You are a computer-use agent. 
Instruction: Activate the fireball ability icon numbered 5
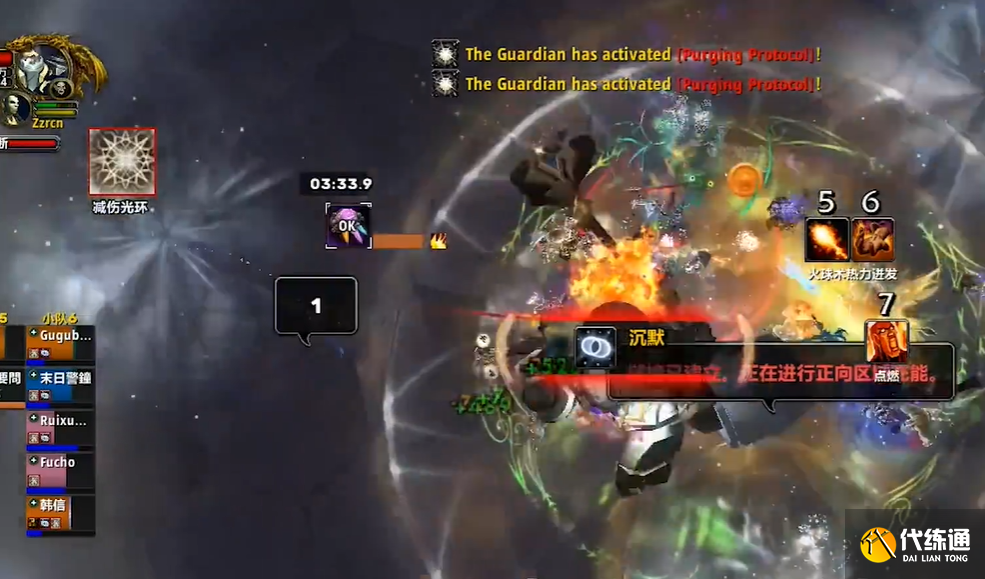coord(827,240)
